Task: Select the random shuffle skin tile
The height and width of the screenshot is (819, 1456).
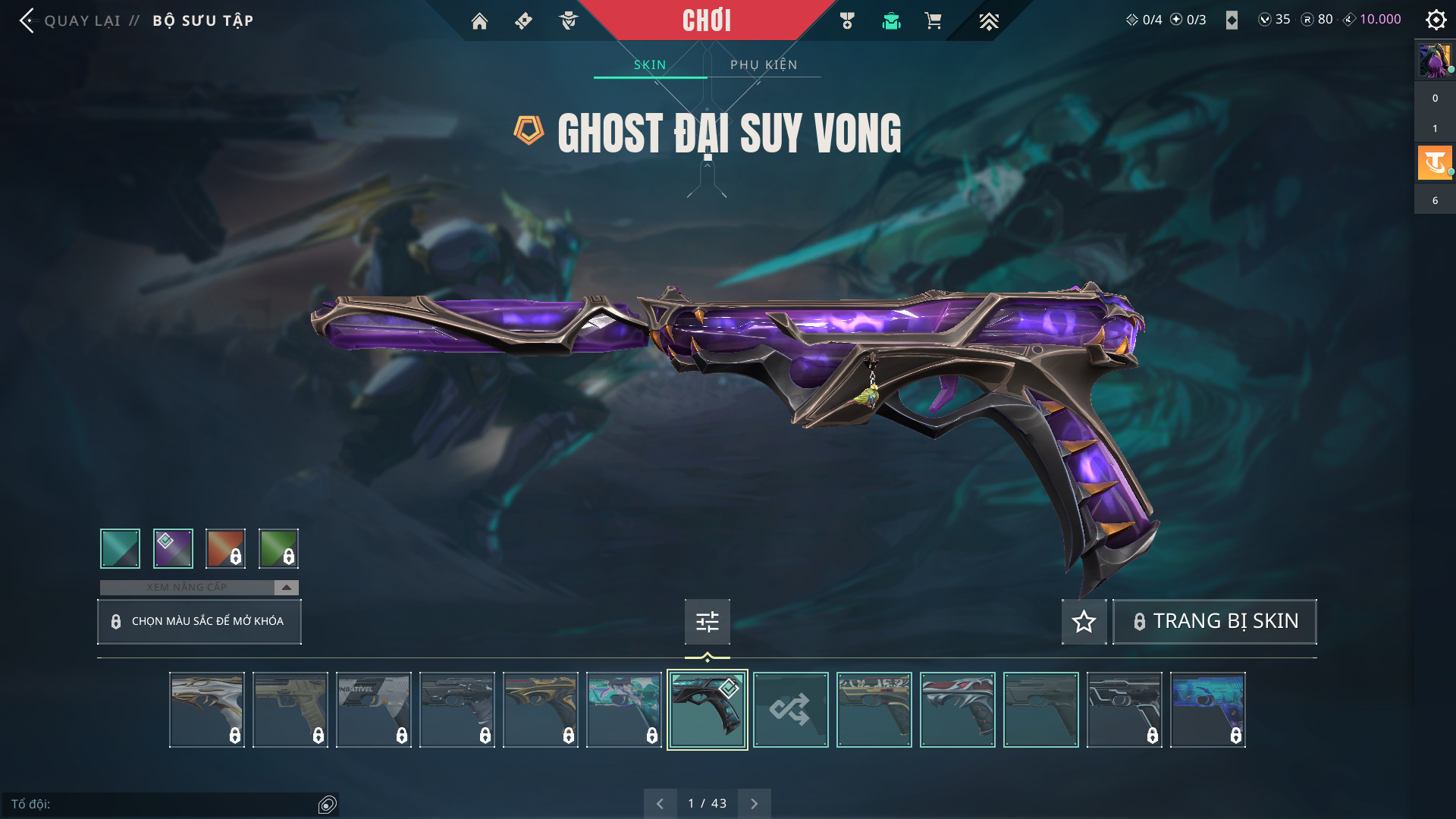Action: (790, 710)
